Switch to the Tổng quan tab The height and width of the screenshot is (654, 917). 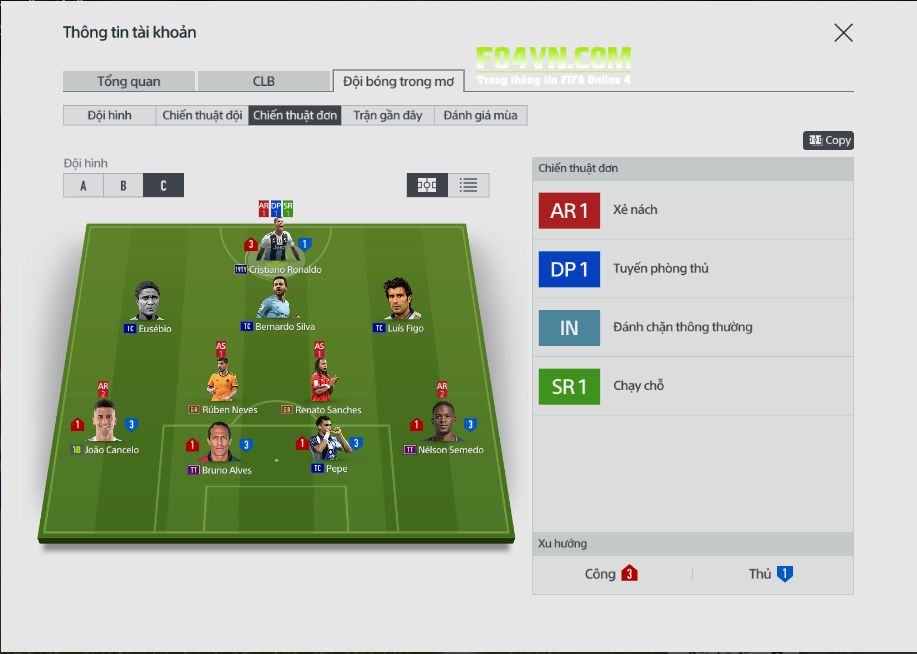(128, 81)
